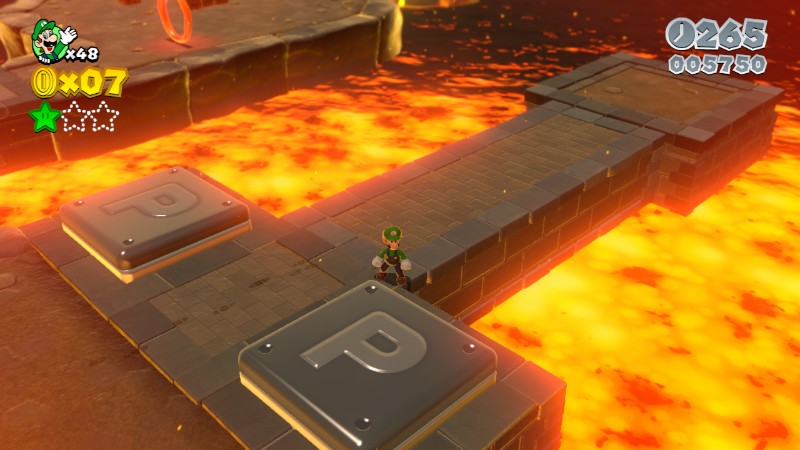Screen dimensions: 800x450
Task: Select the collected green star icon
Action: (46, 116)
